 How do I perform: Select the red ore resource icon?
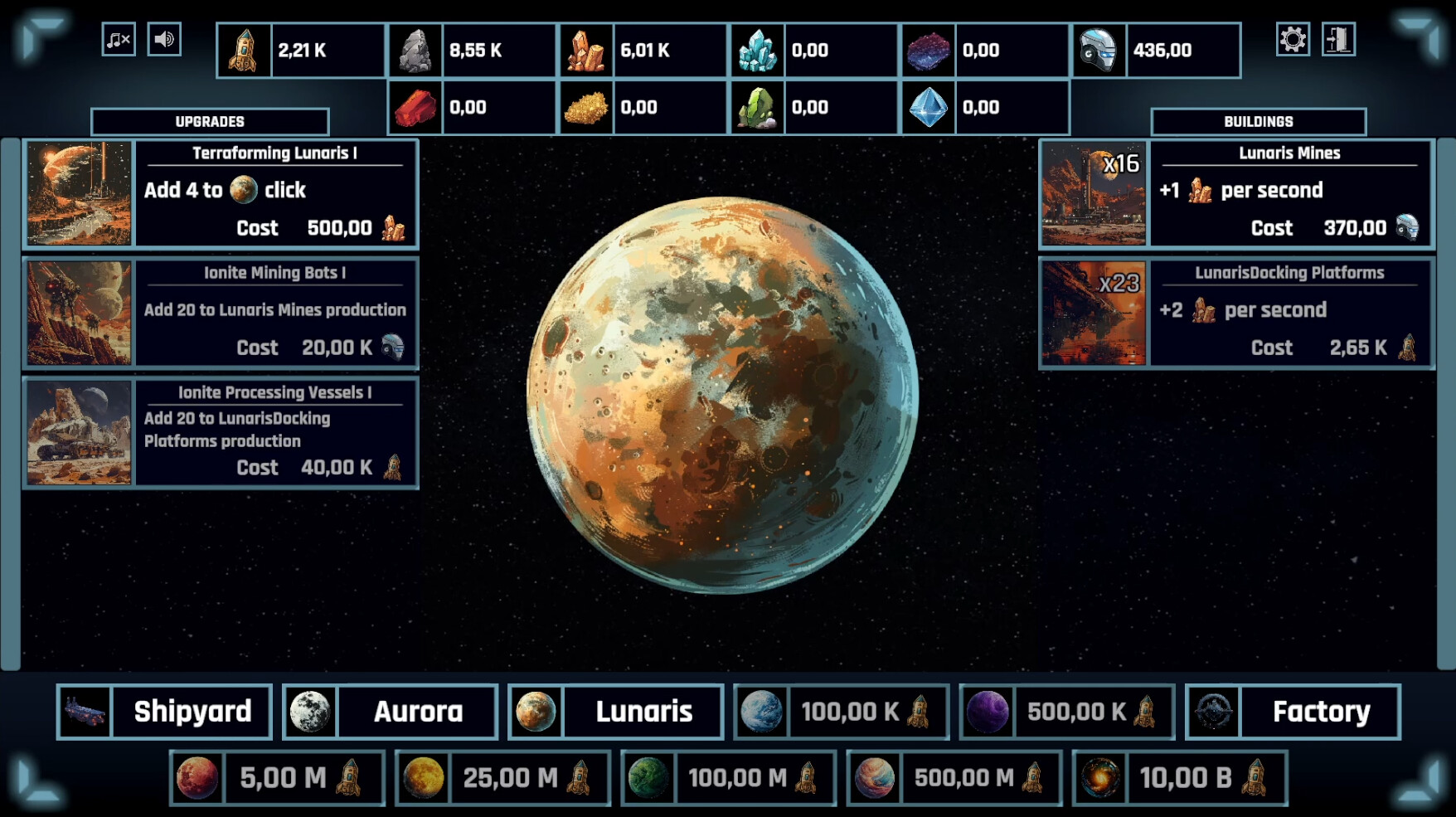(415, 106)
